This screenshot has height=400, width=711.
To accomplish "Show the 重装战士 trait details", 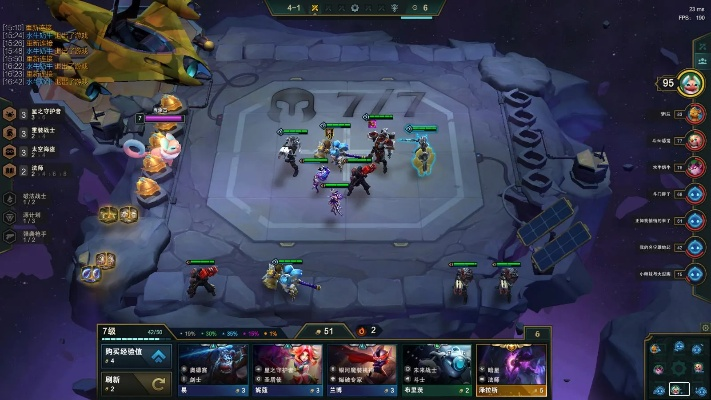I will 40,132.
